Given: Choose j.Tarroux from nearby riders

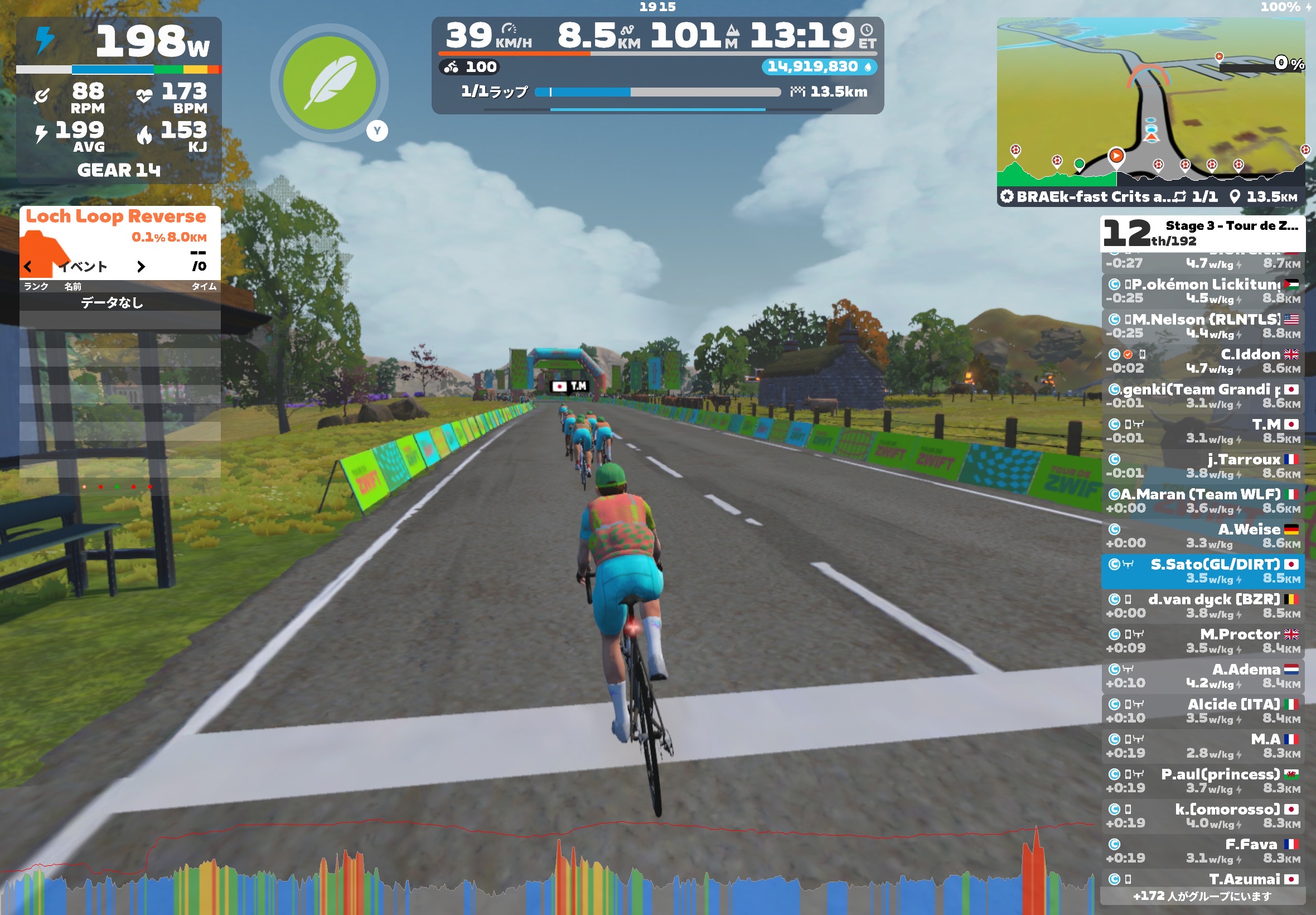Looking at the screenshot, I should point(1202,466).
